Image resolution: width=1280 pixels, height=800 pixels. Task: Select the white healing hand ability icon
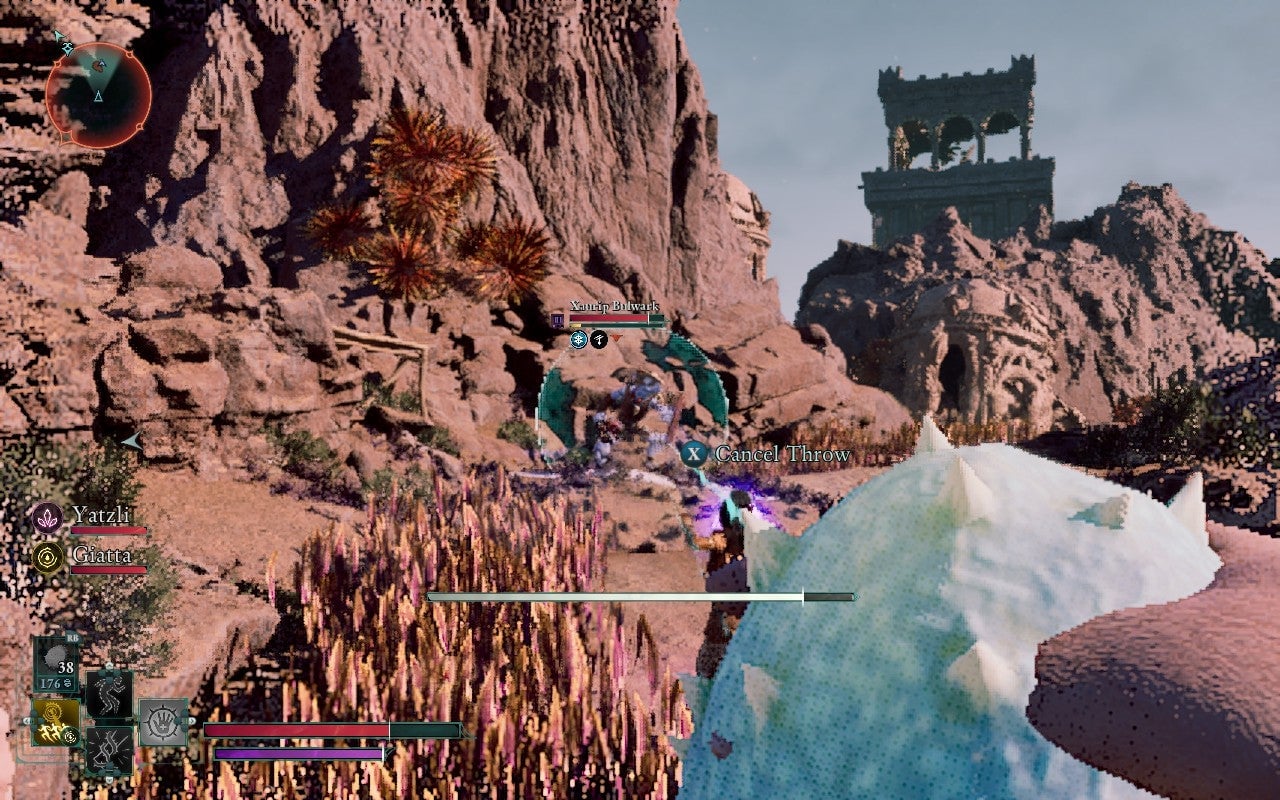[x=162, y=720]
